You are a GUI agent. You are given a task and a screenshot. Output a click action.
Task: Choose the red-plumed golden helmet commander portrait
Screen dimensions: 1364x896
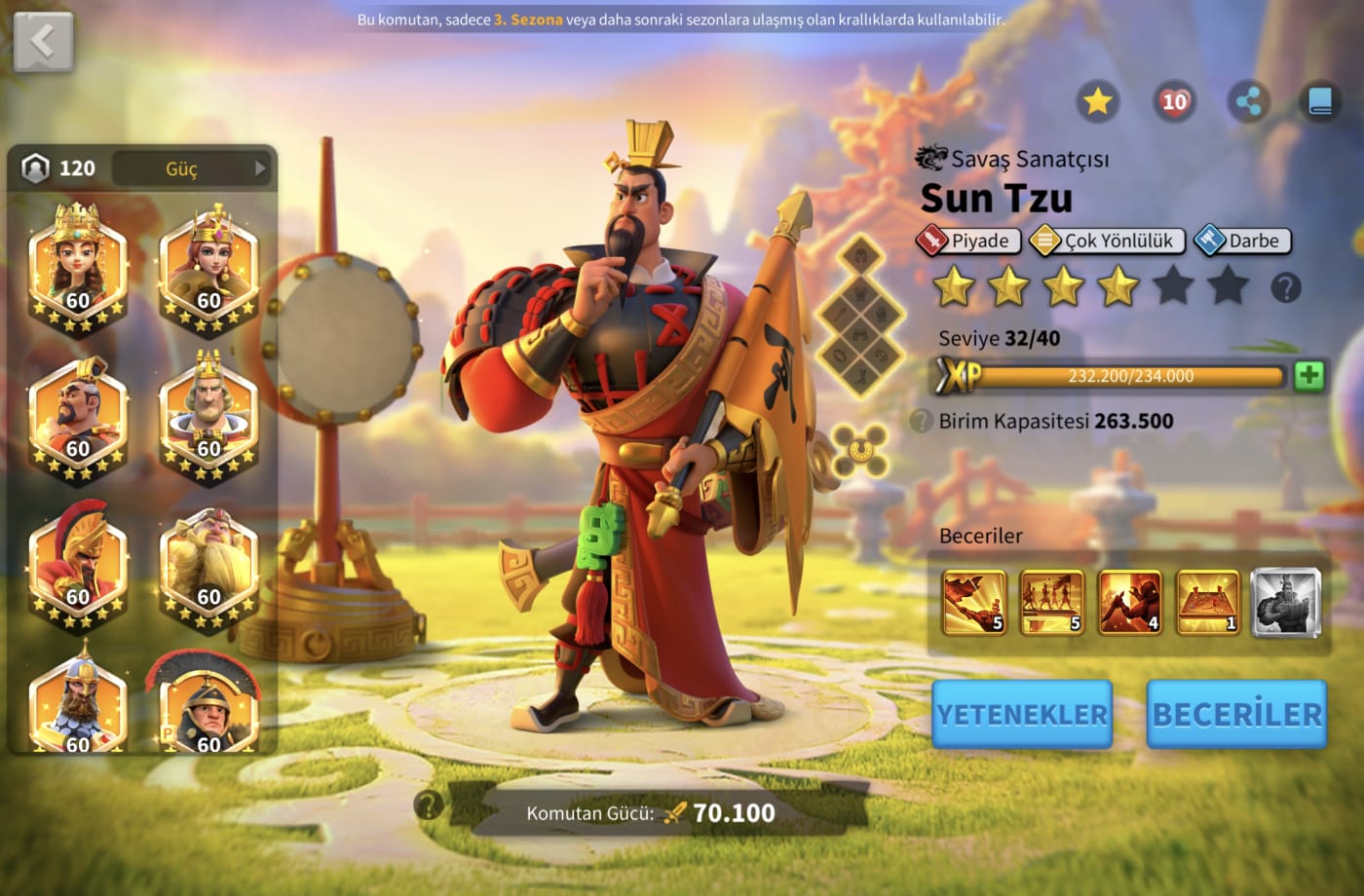pos(78,565)
